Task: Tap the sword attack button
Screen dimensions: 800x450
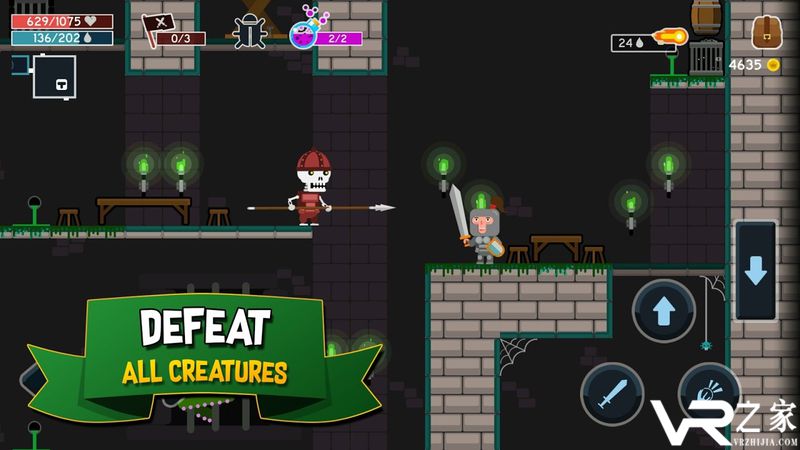Action: click(x=612, y=393)
